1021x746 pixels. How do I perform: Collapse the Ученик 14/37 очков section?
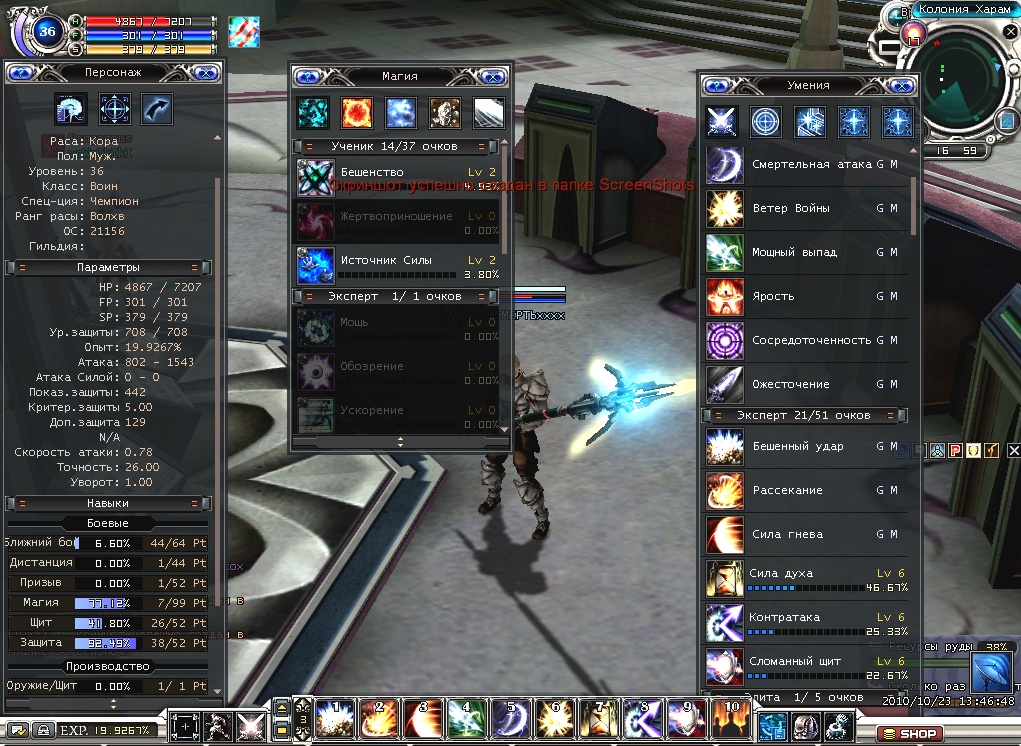click(400, 147)
